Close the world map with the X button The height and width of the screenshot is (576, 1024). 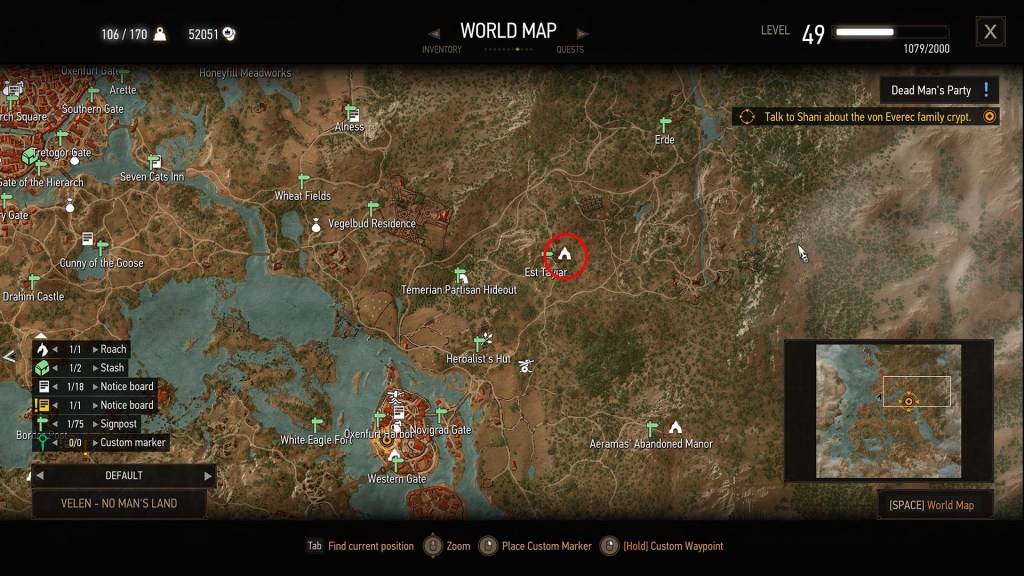coord(990,32)
